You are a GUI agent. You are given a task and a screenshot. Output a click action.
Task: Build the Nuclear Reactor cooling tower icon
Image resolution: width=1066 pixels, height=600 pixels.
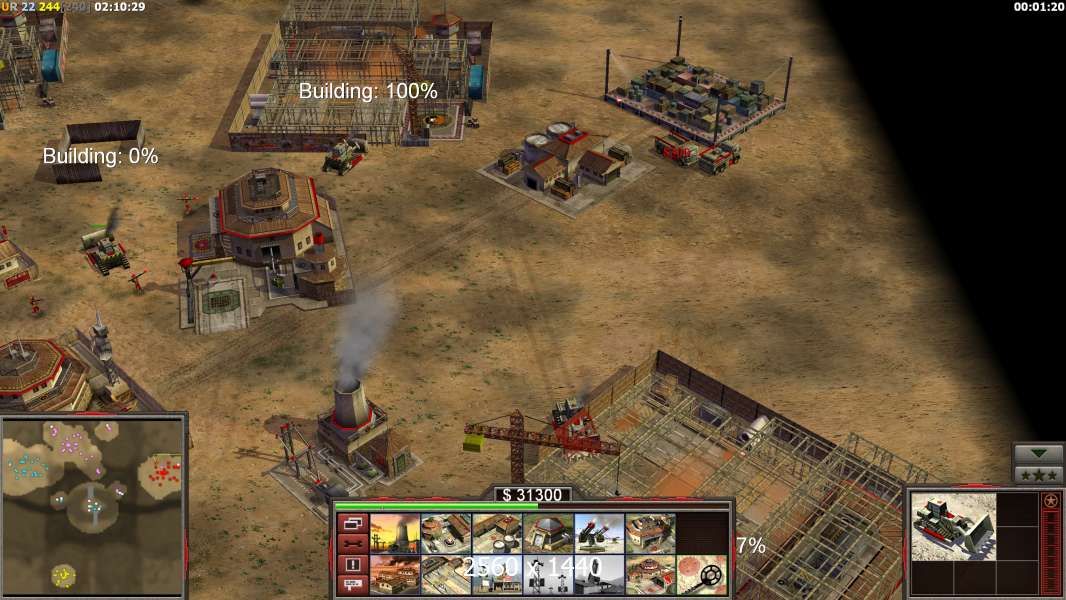point(394,534)
